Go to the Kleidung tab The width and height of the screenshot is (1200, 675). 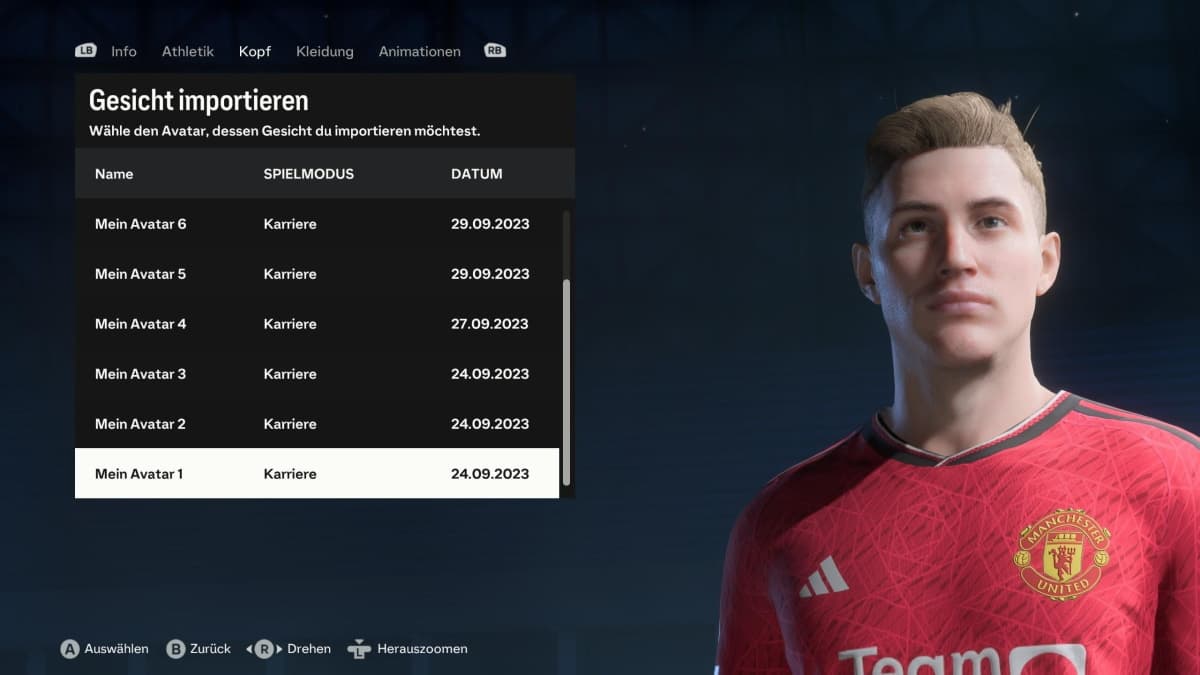[x=325, y=51]
